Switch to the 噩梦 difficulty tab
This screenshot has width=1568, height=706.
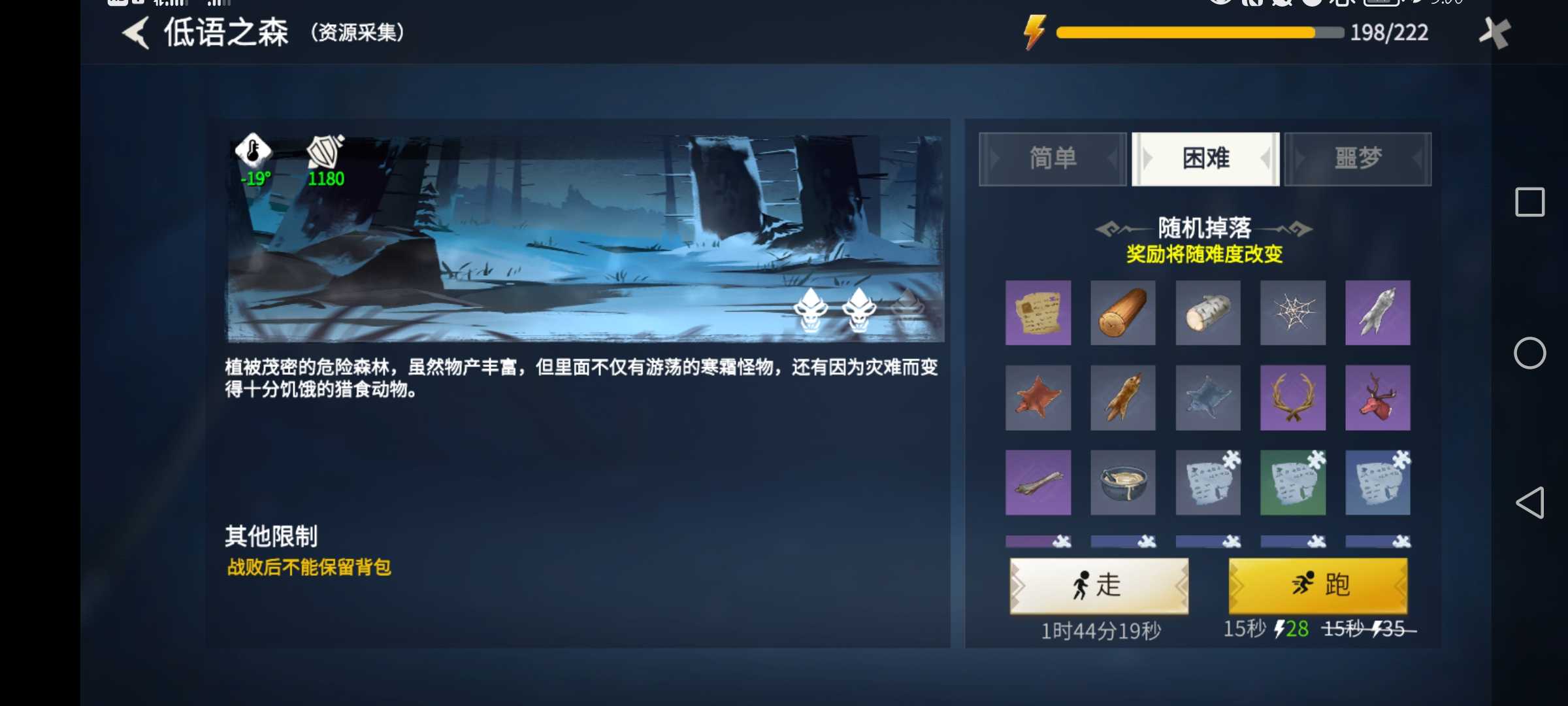[1357, 158]
